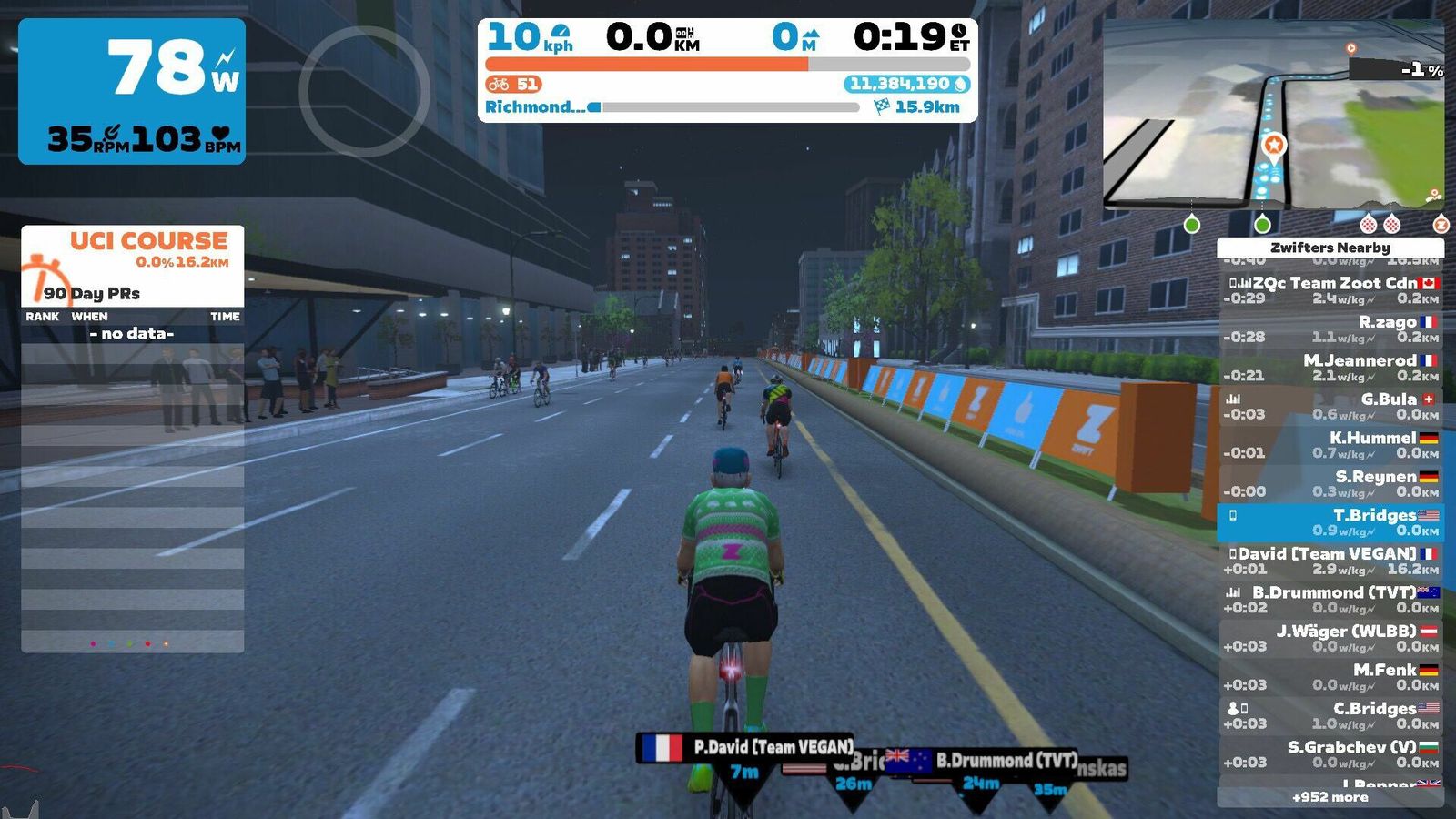Image resolution: width=1456 pixels, height=819 pixels.
Task: Select M.Jeannerod rider row
Action: click(x=1330, y=368)
